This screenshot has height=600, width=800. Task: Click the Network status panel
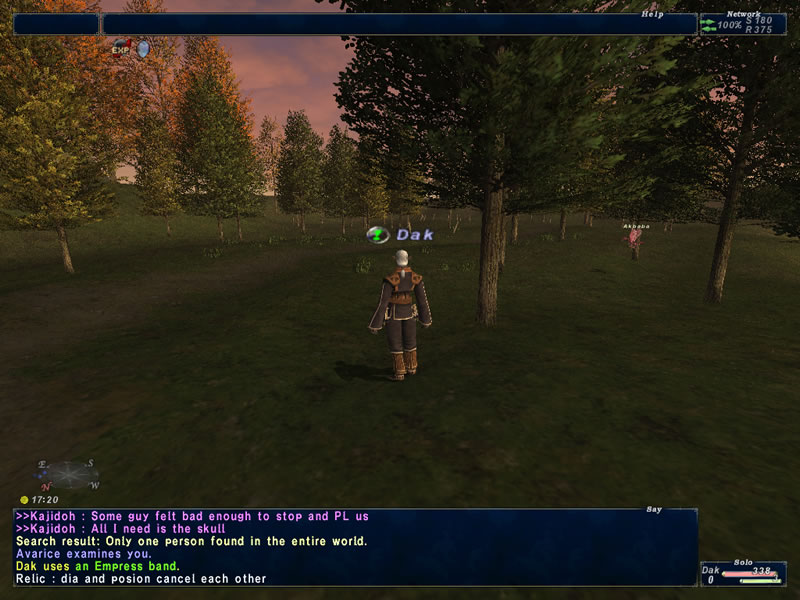click(743, 24)
